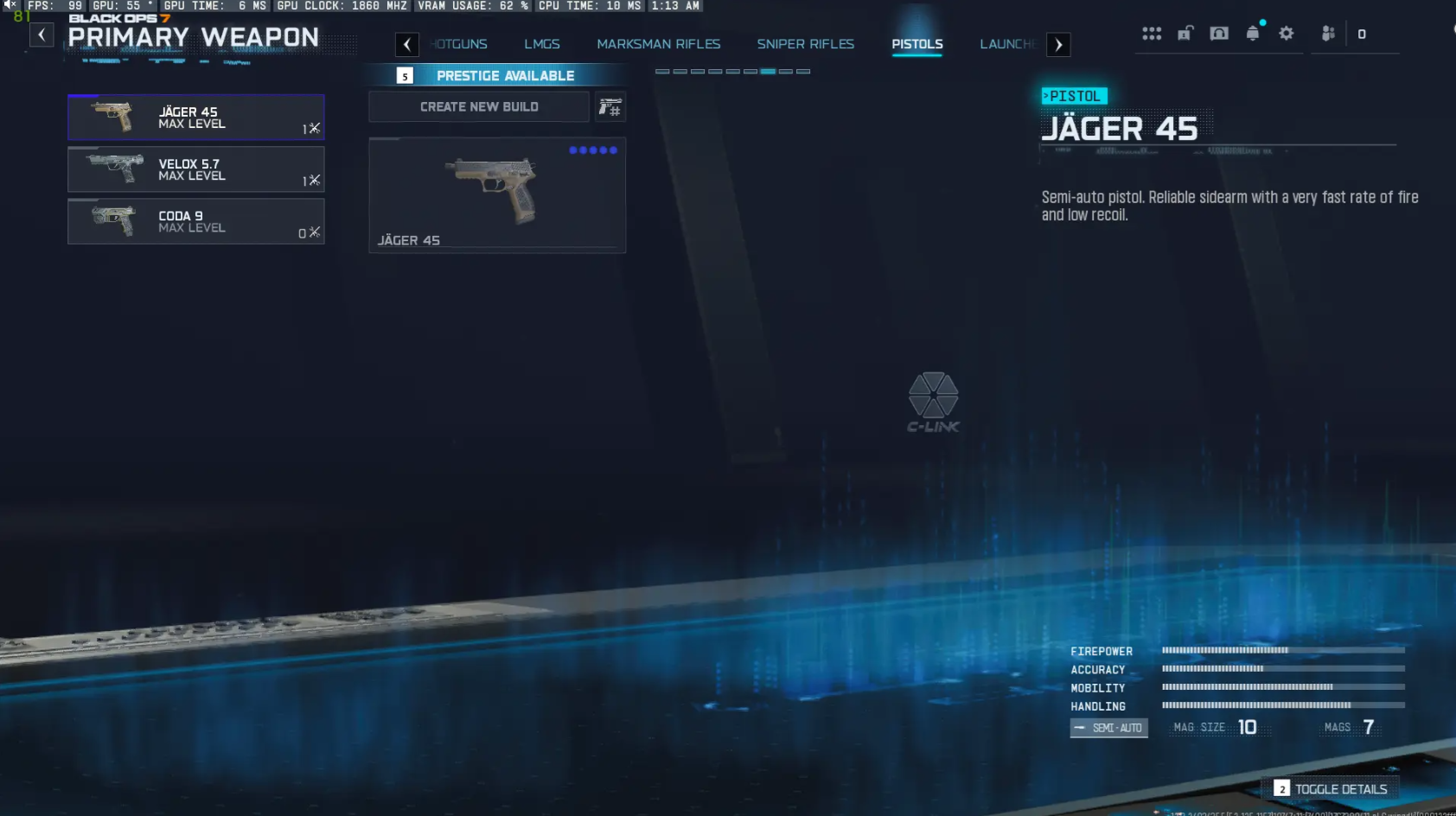Open the Marksman Rifles category
The width and height of the screenshot is (1456, 816).
click(659, 44)
